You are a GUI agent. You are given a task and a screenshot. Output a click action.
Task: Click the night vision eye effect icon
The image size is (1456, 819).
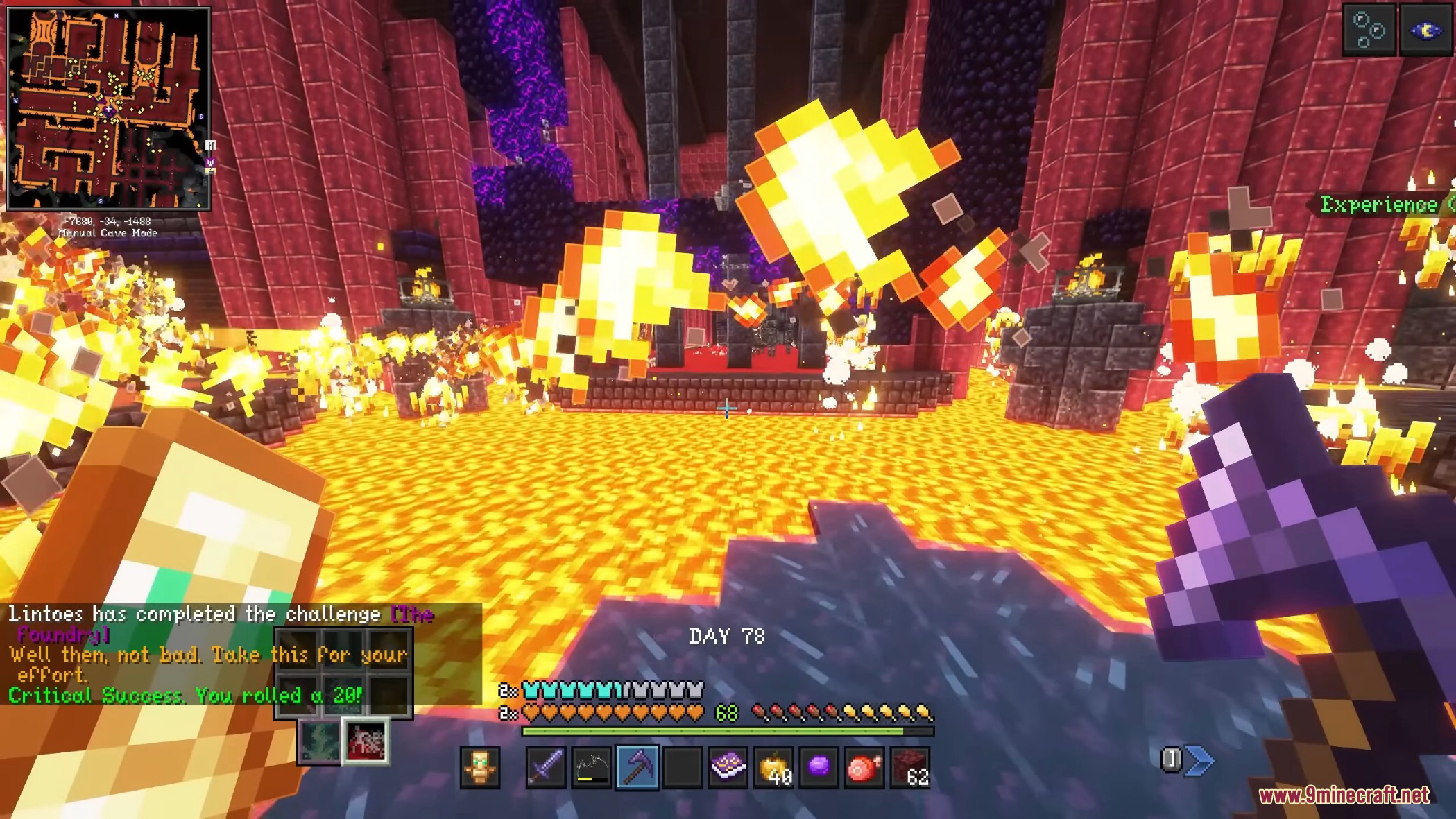[1425, 29]
